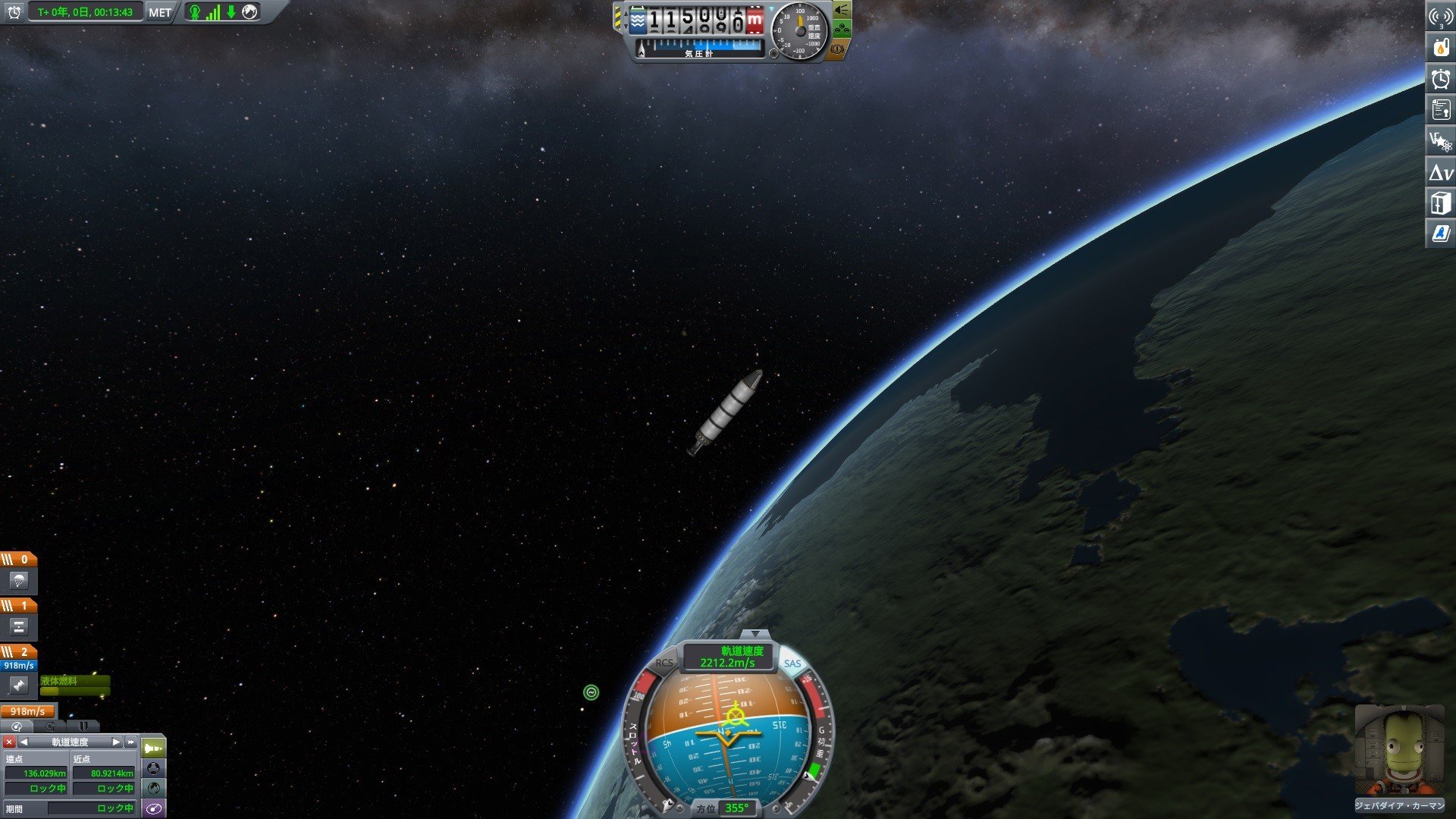The image size is (1456, 819).
Task: Toggle the SAS stability assist button
Action: pyautogui.click(x=792, y=664)
